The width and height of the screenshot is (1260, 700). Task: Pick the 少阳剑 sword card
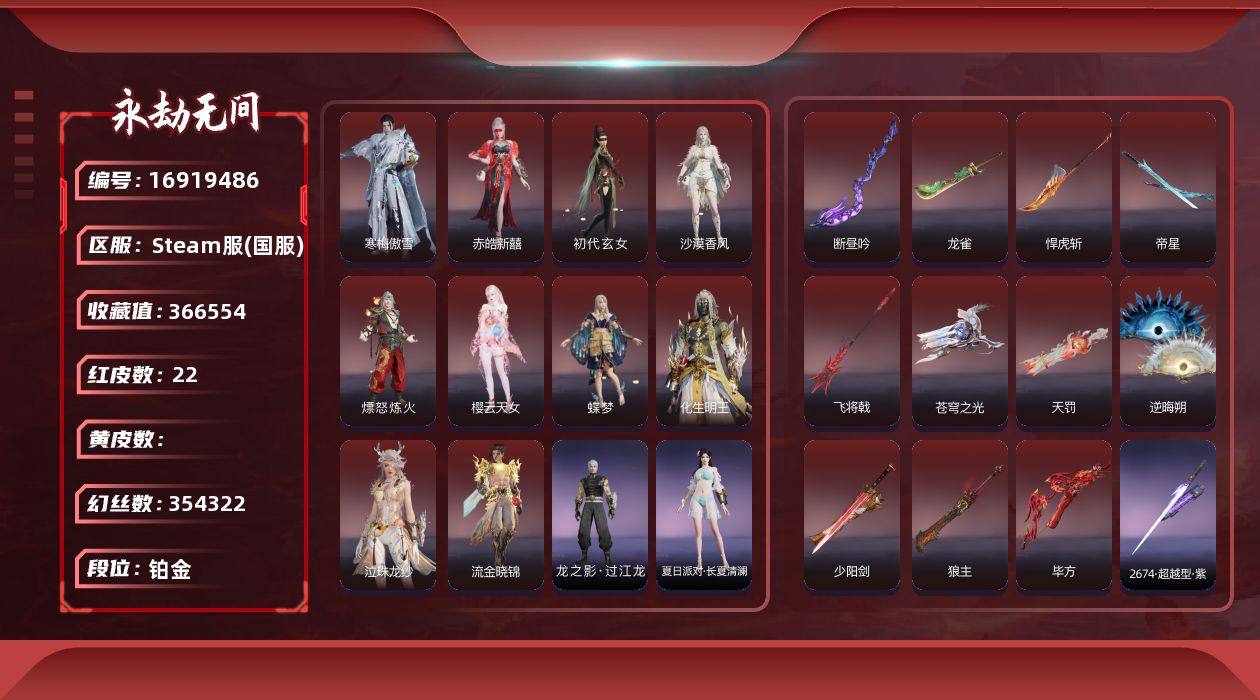pyautogui.click(x=852, y=515)
